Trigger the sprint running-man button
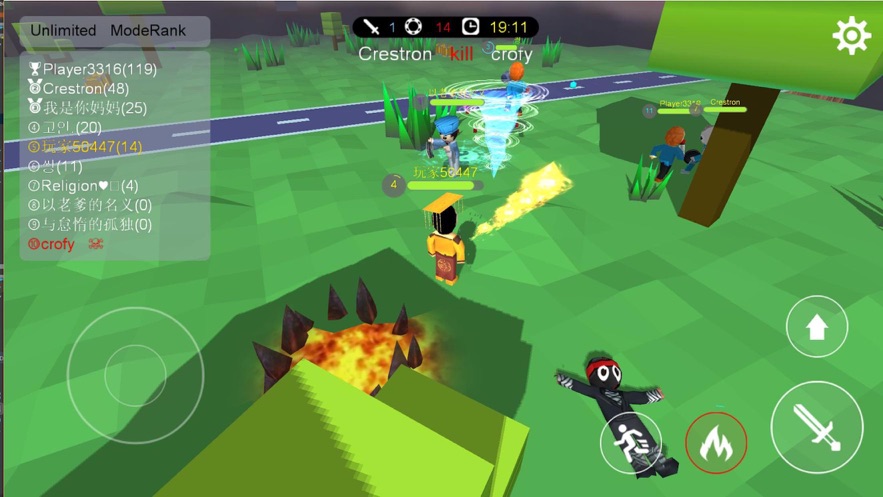 pyautogui.click(x=631, y=442)
